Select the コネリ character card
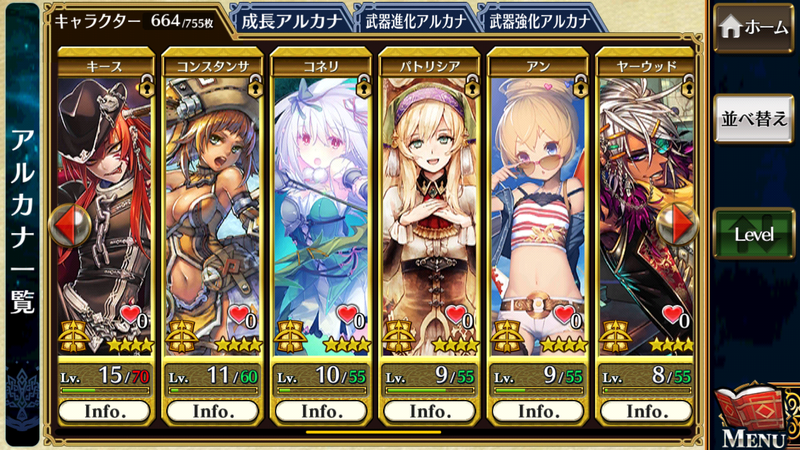800x450 pixels. click(x=319, y=210)
